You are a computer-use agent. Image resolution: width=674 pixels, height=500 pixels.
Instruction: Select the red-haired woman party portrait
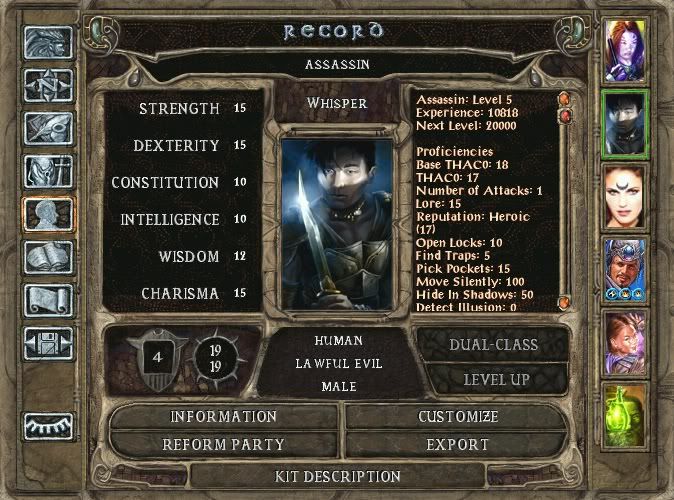tap(627, 197)
